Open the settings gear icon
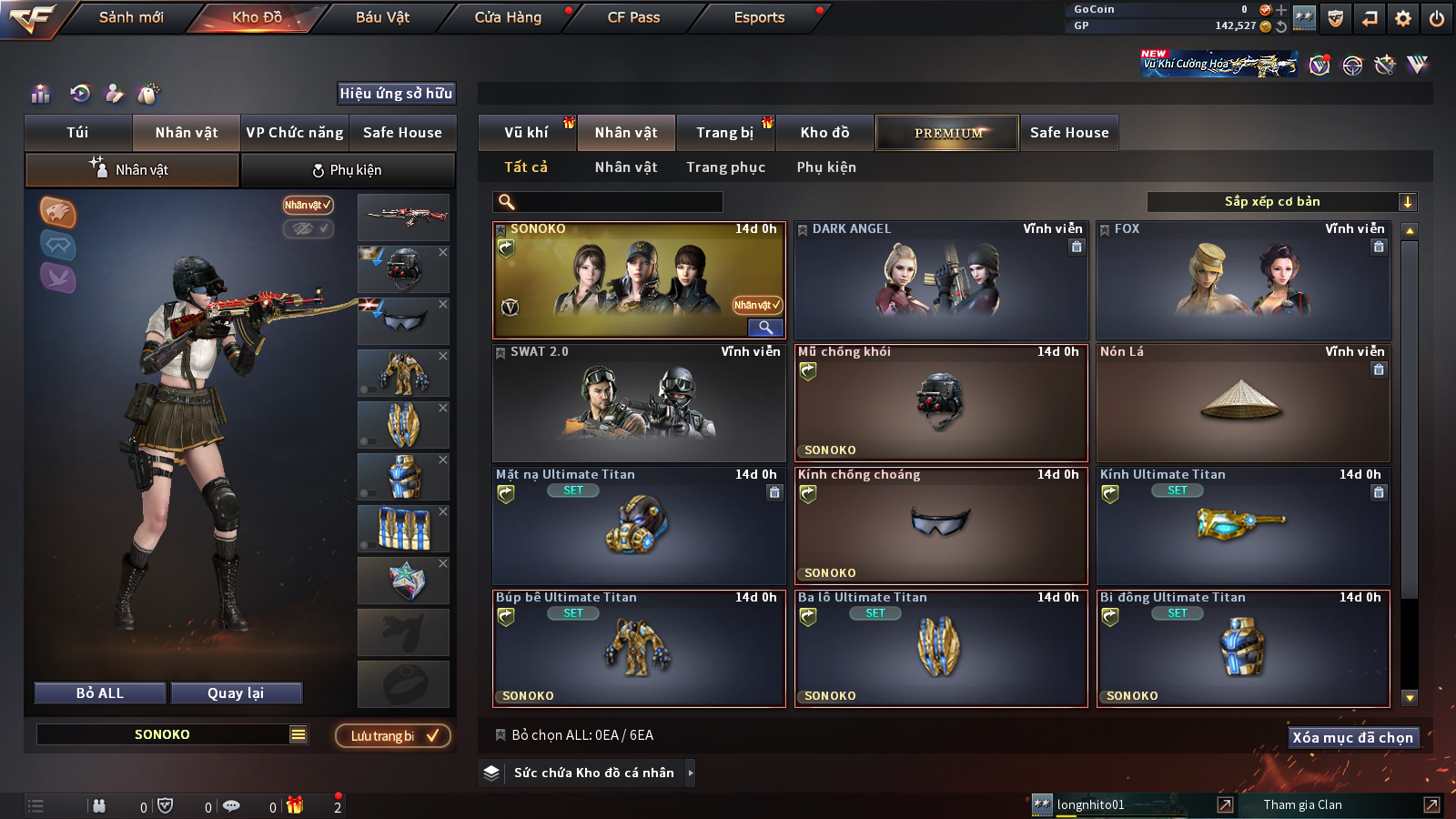Screen dimensions: 1456x819 (1403, 18)
